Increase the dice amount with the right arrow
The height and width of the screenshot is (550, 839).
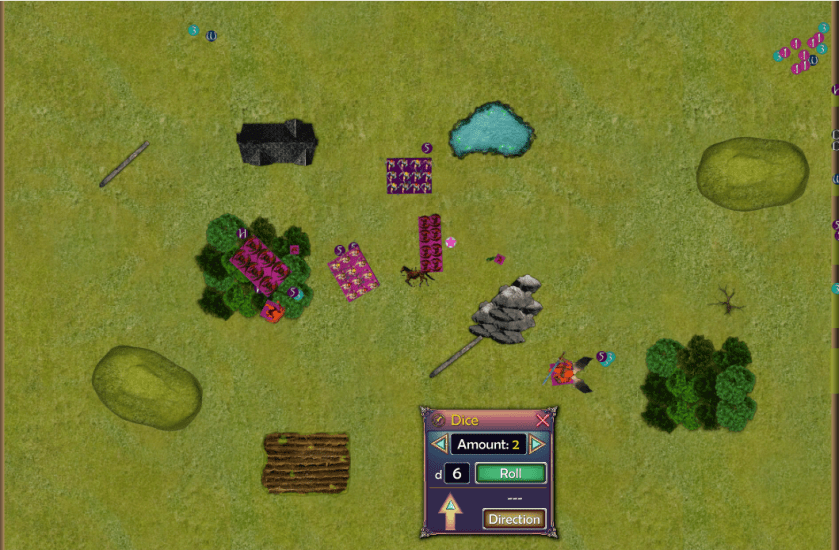537,444
